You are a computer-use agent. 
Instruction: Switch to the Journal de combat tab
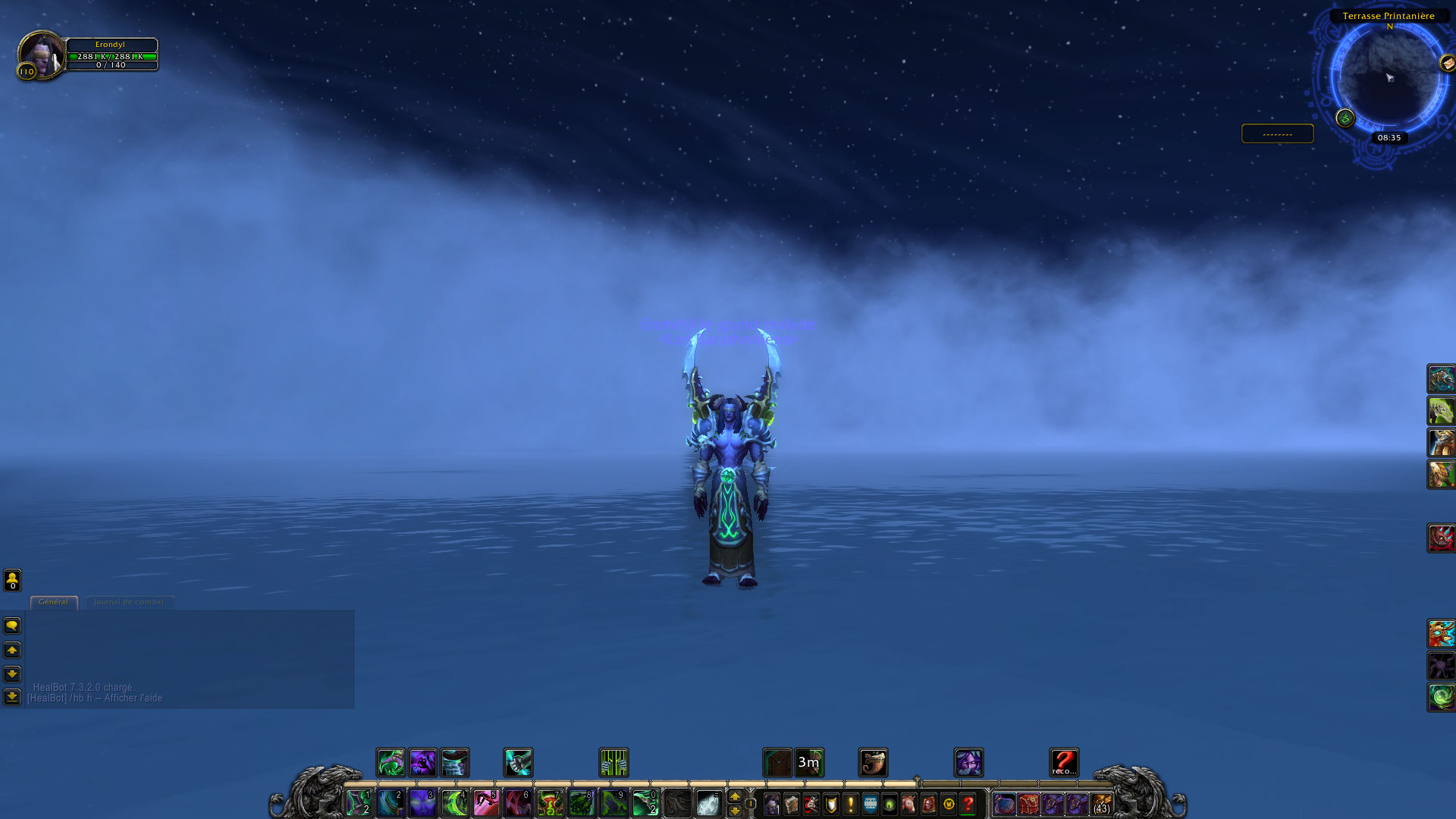129,601
